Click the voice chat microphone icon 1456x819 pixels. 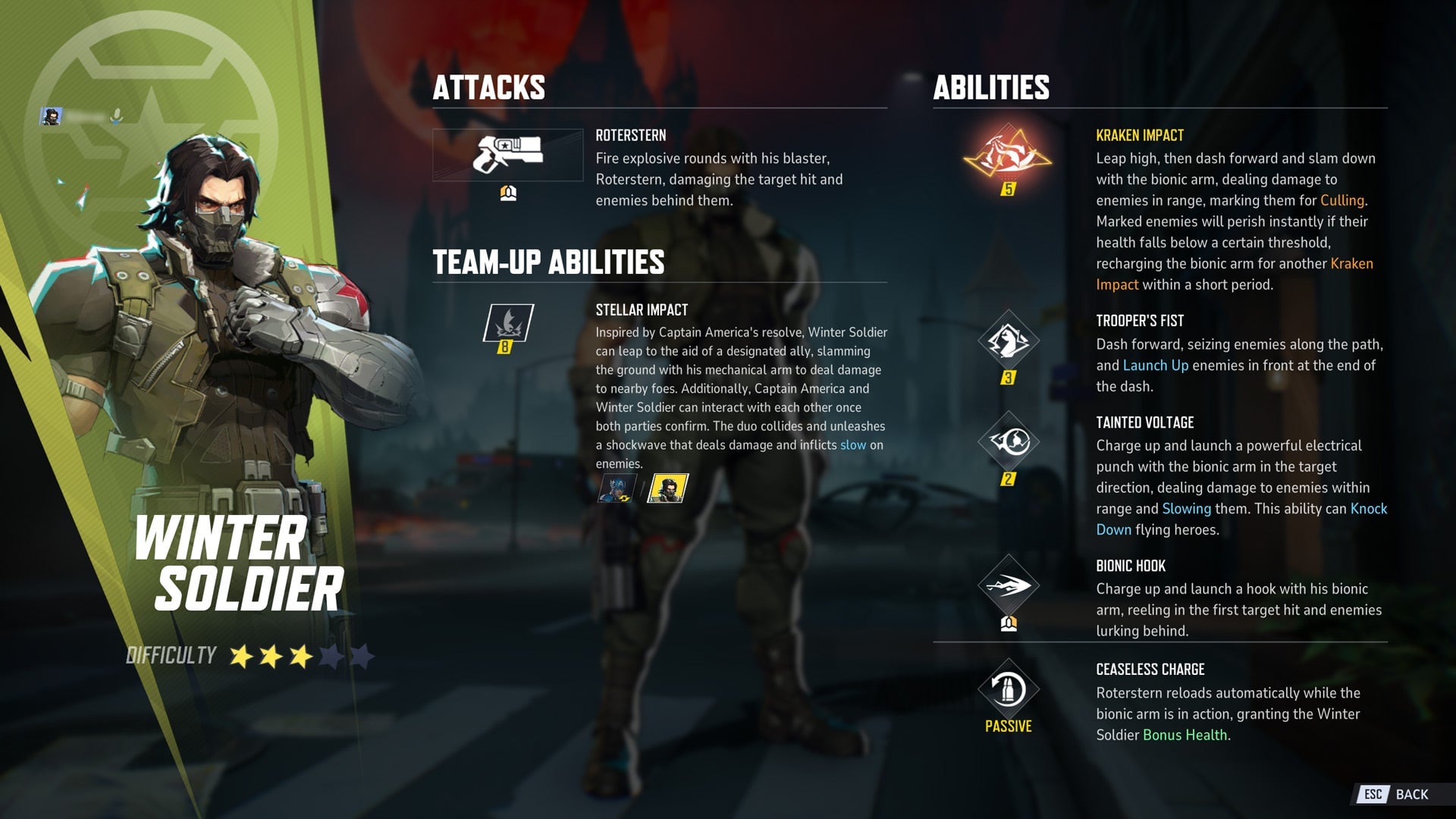click(x=118, y=115)
